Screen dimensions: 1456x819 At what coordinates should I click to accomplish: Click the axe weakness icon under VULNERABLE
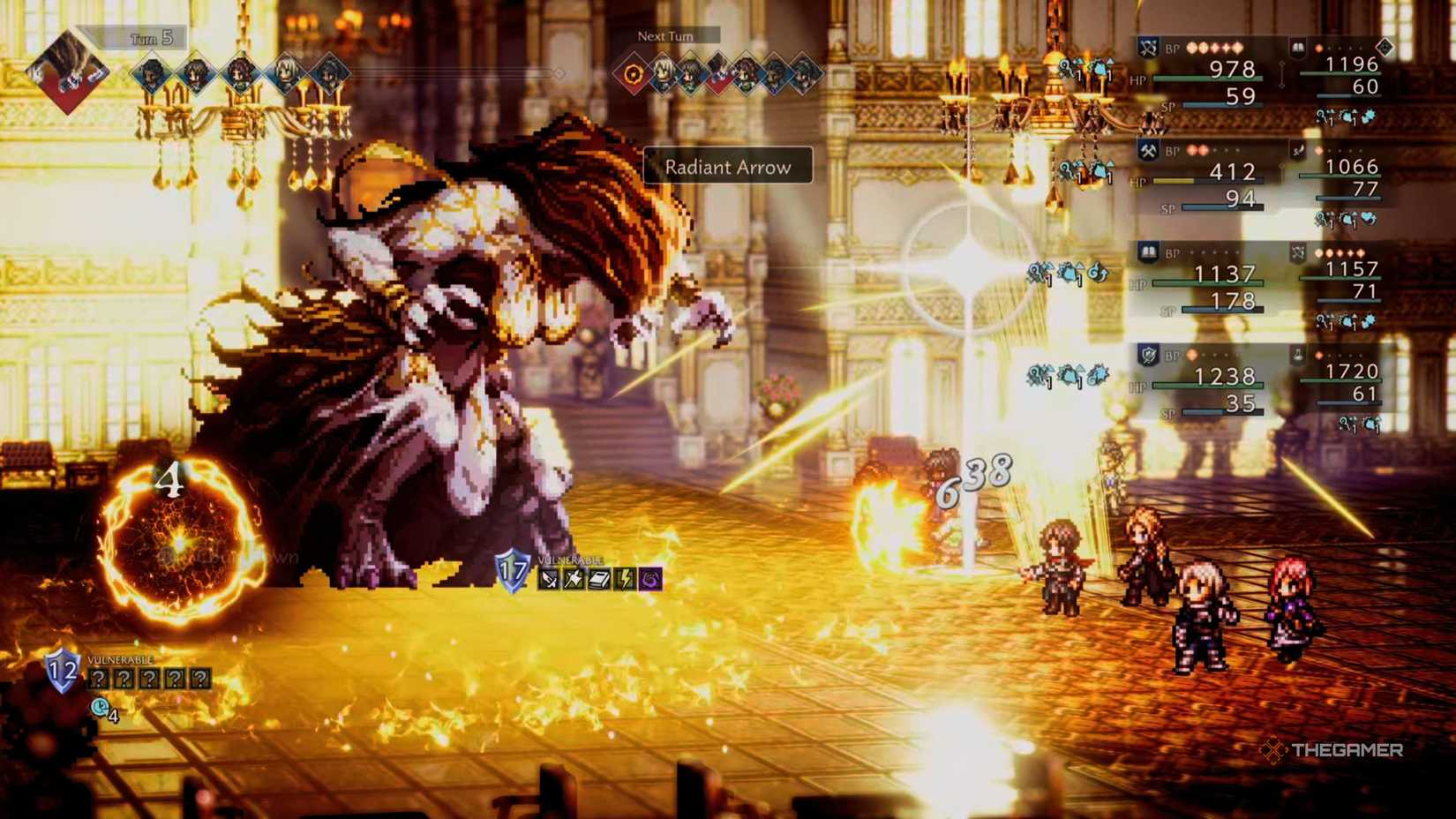tap(573, 578)
